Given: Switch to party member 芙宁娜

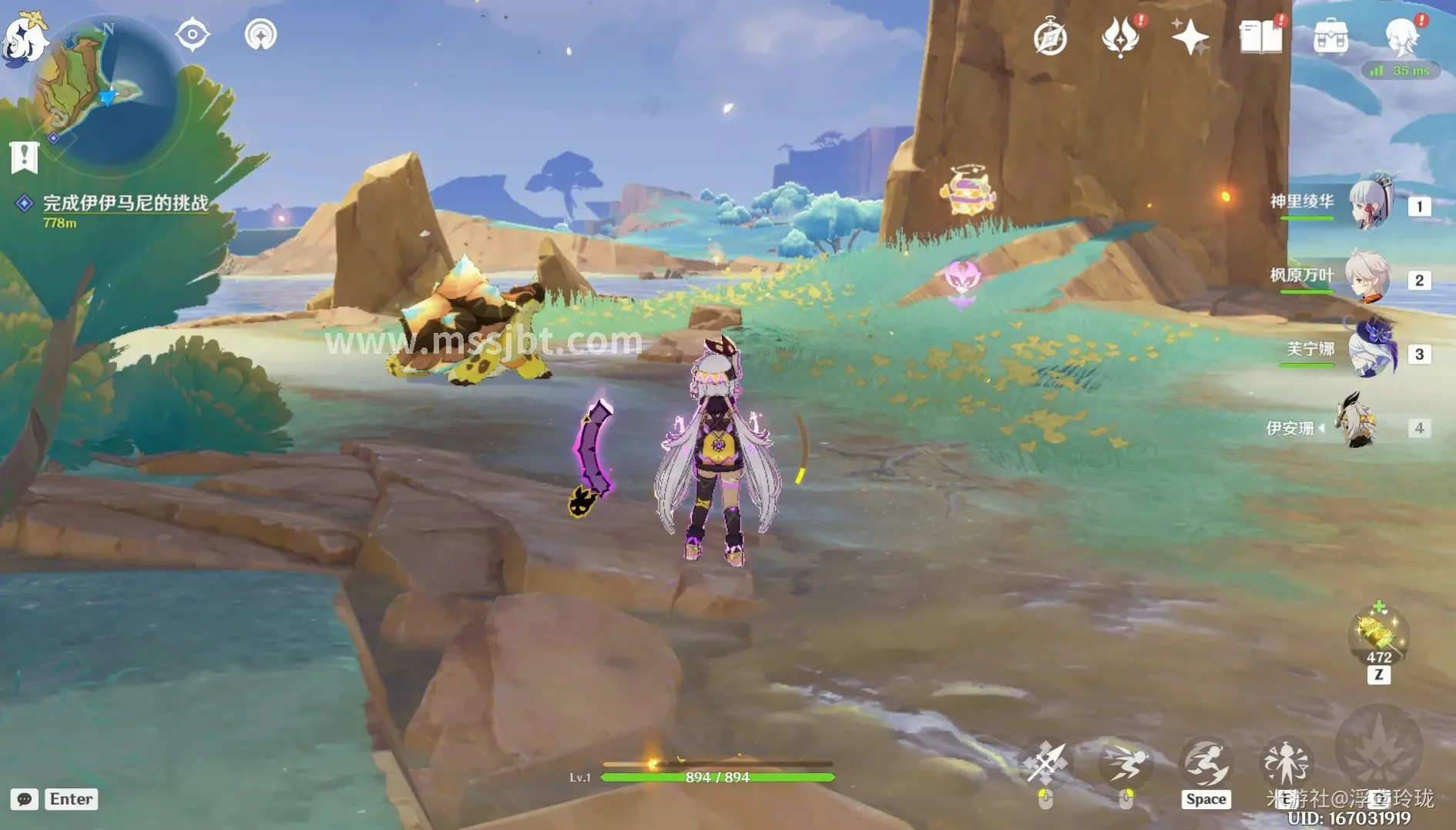Looking at the screenshot, I should coord(1373,351).
